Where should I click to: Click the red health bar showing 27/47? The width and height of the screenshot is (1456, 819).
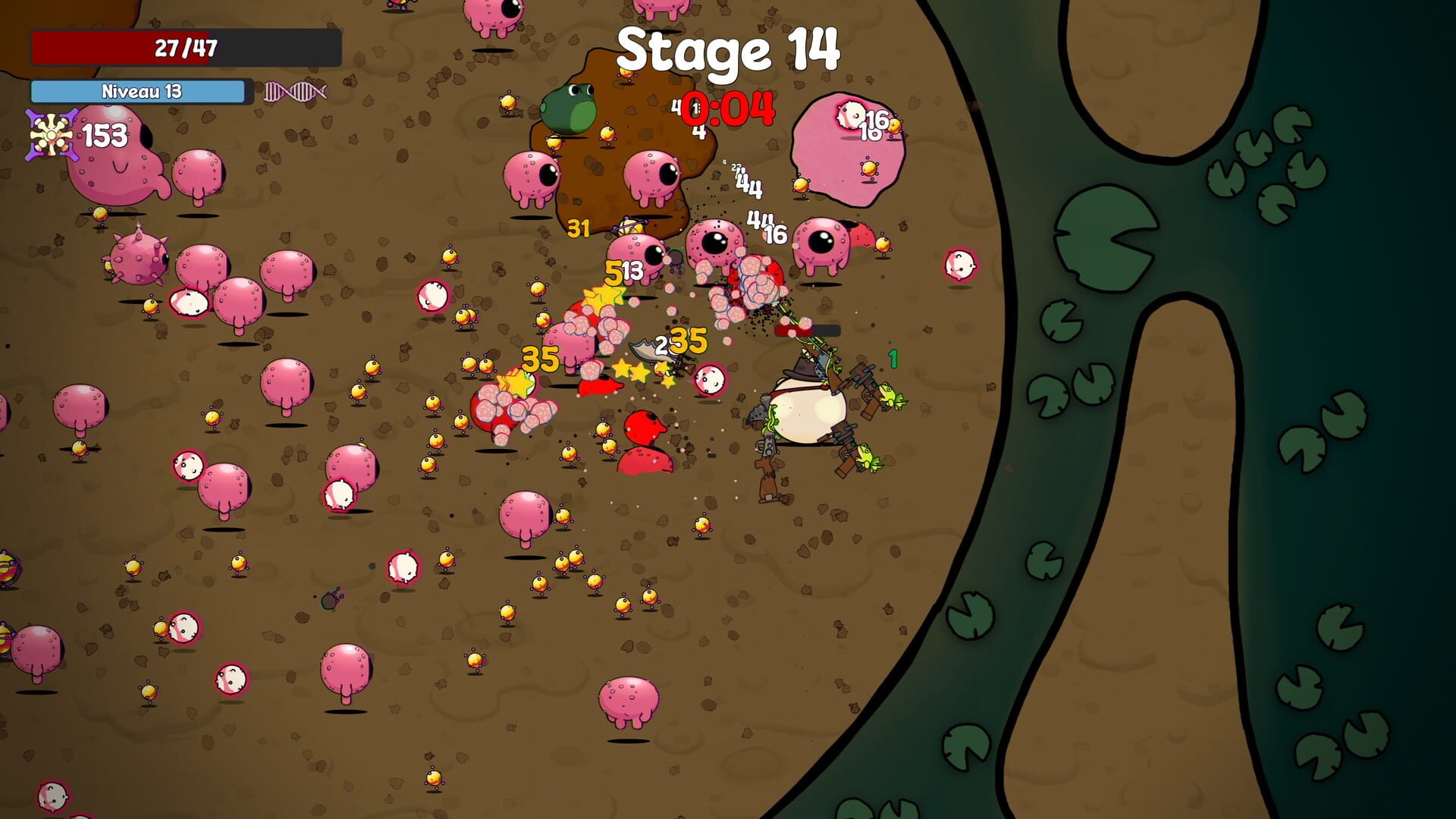coord(184,47)
